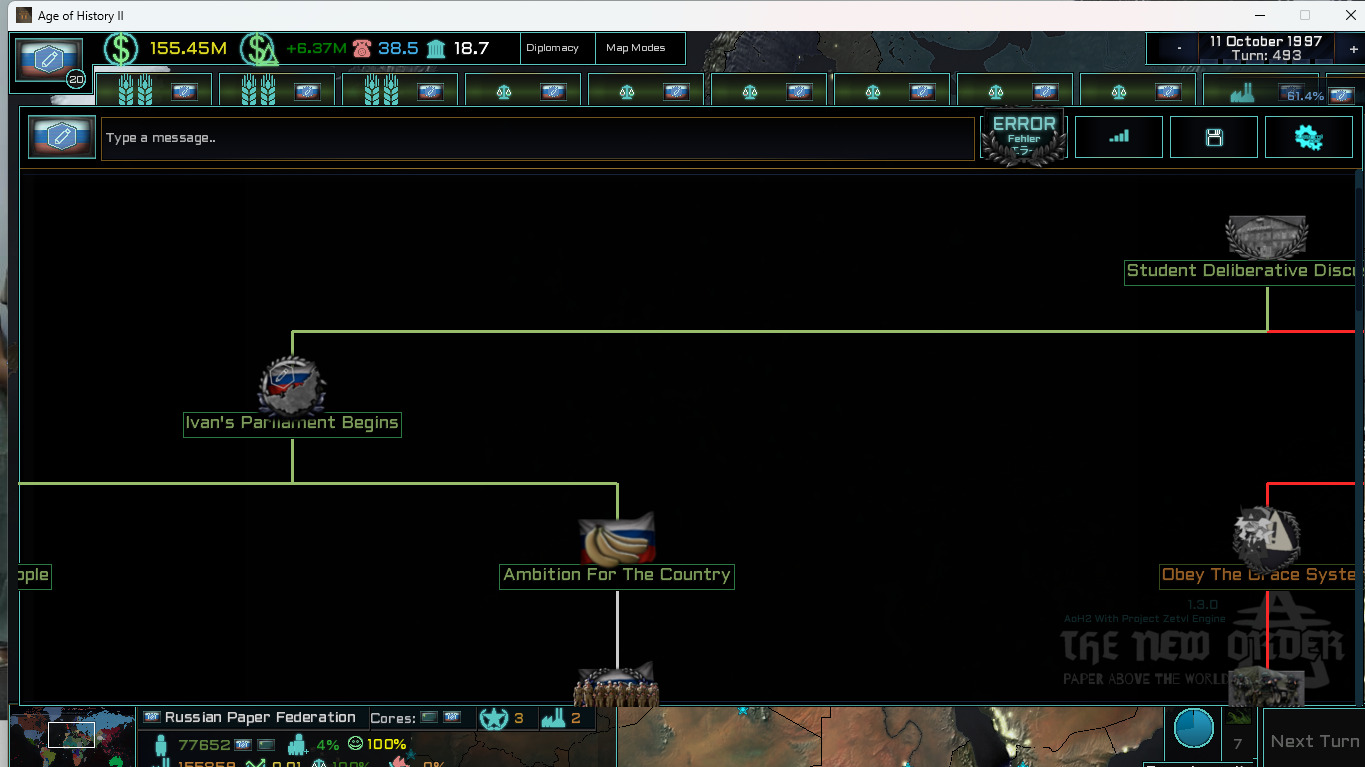Open the Diplomacy menu

[552, 48]
